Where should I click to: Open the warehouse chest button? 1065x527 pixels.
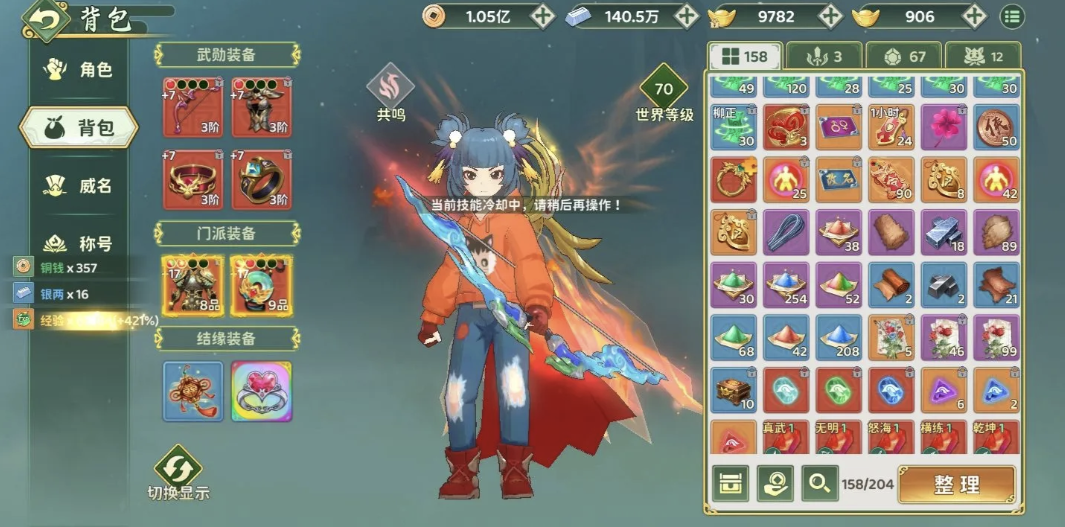(x=731, y=484)
